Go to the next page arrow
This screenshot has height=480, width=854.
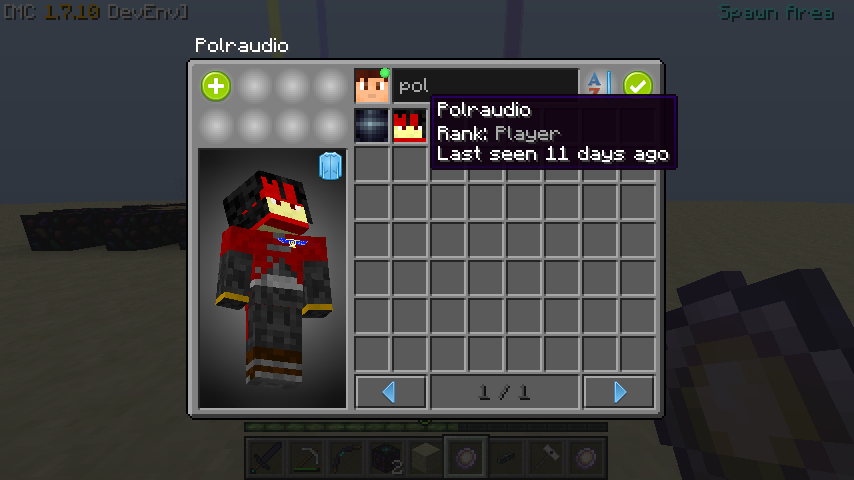click(x=619, y=392)
